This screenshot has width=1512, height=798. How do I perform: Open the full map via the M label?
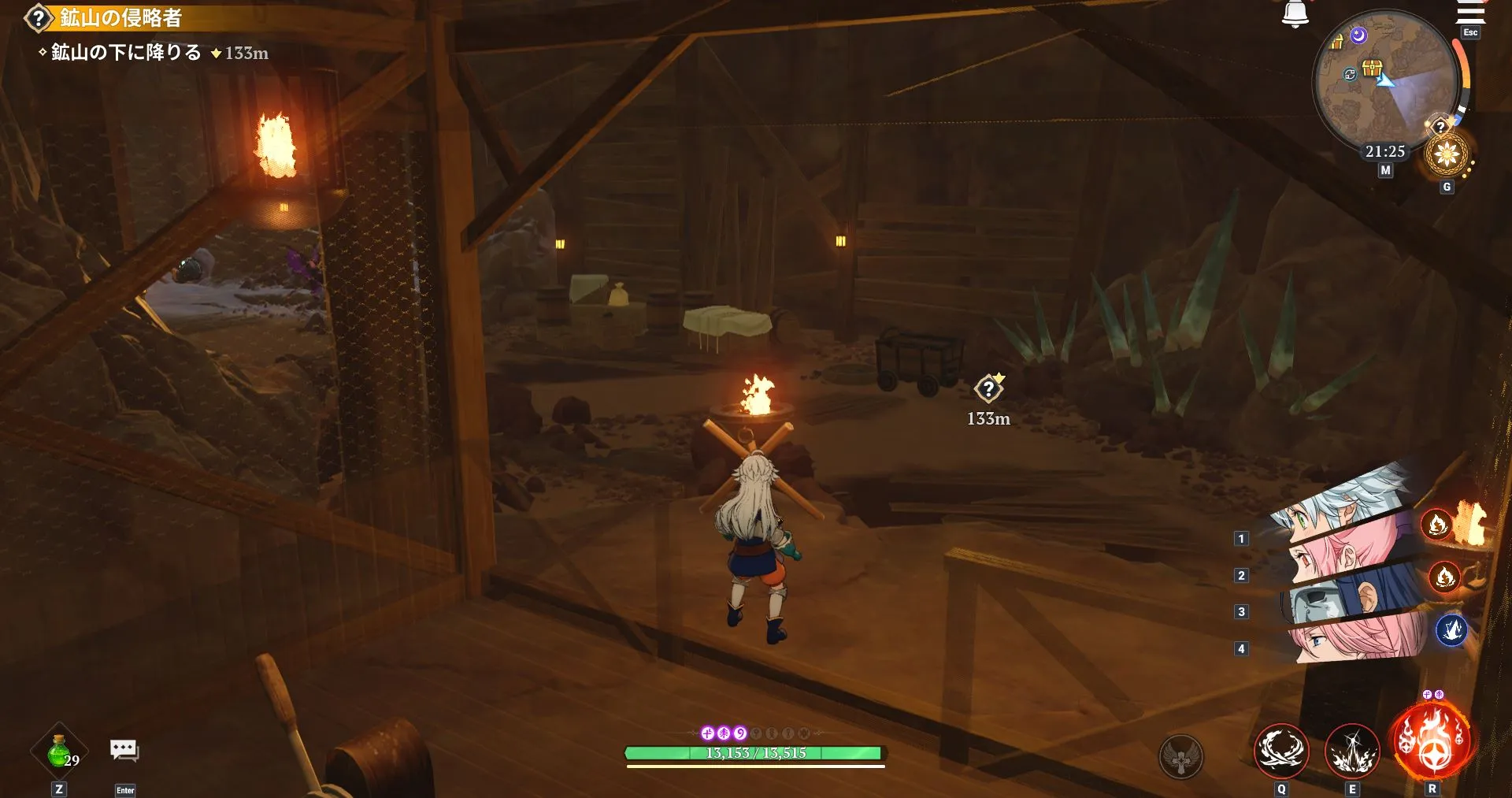pyautogui.click(x=1386, y=169)
